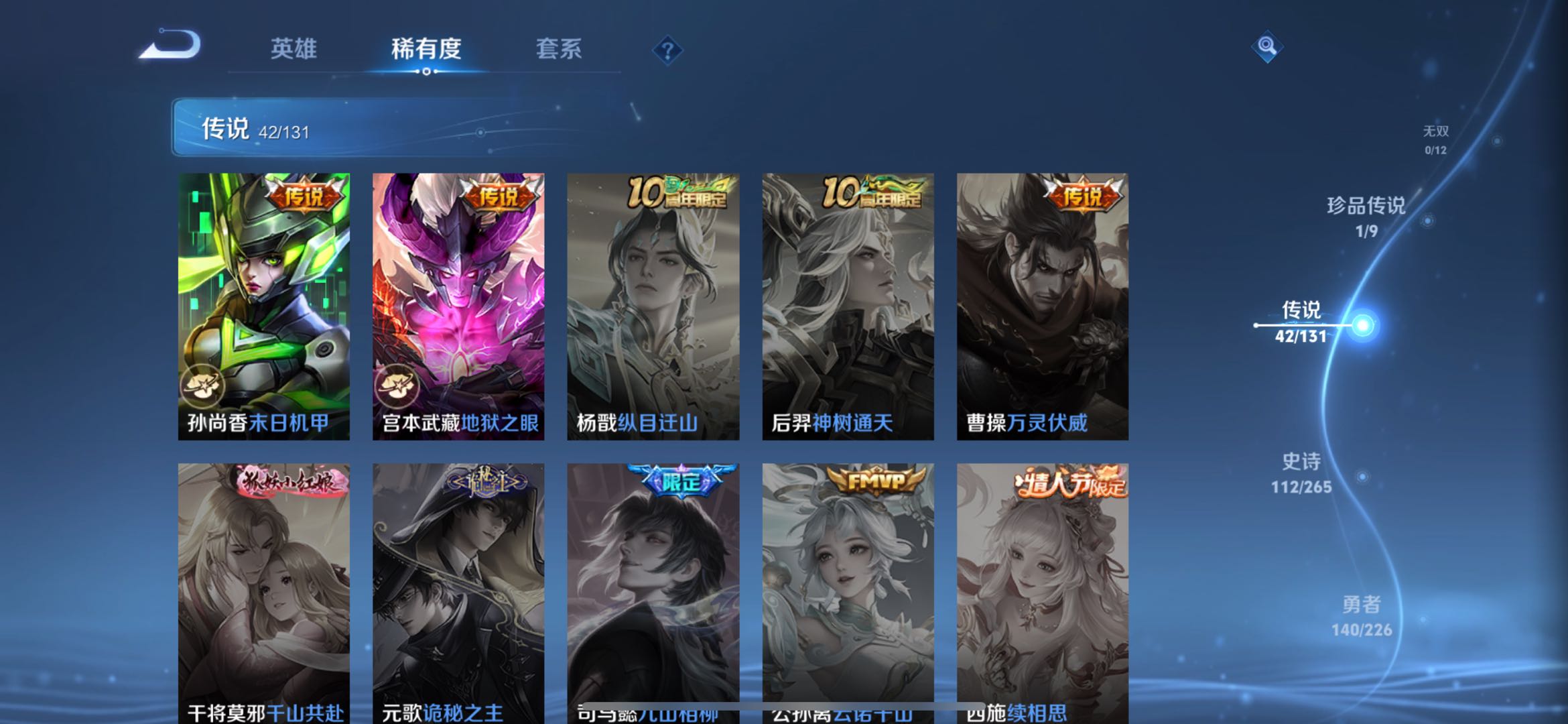Open the help question mark icon

(667, 50)
